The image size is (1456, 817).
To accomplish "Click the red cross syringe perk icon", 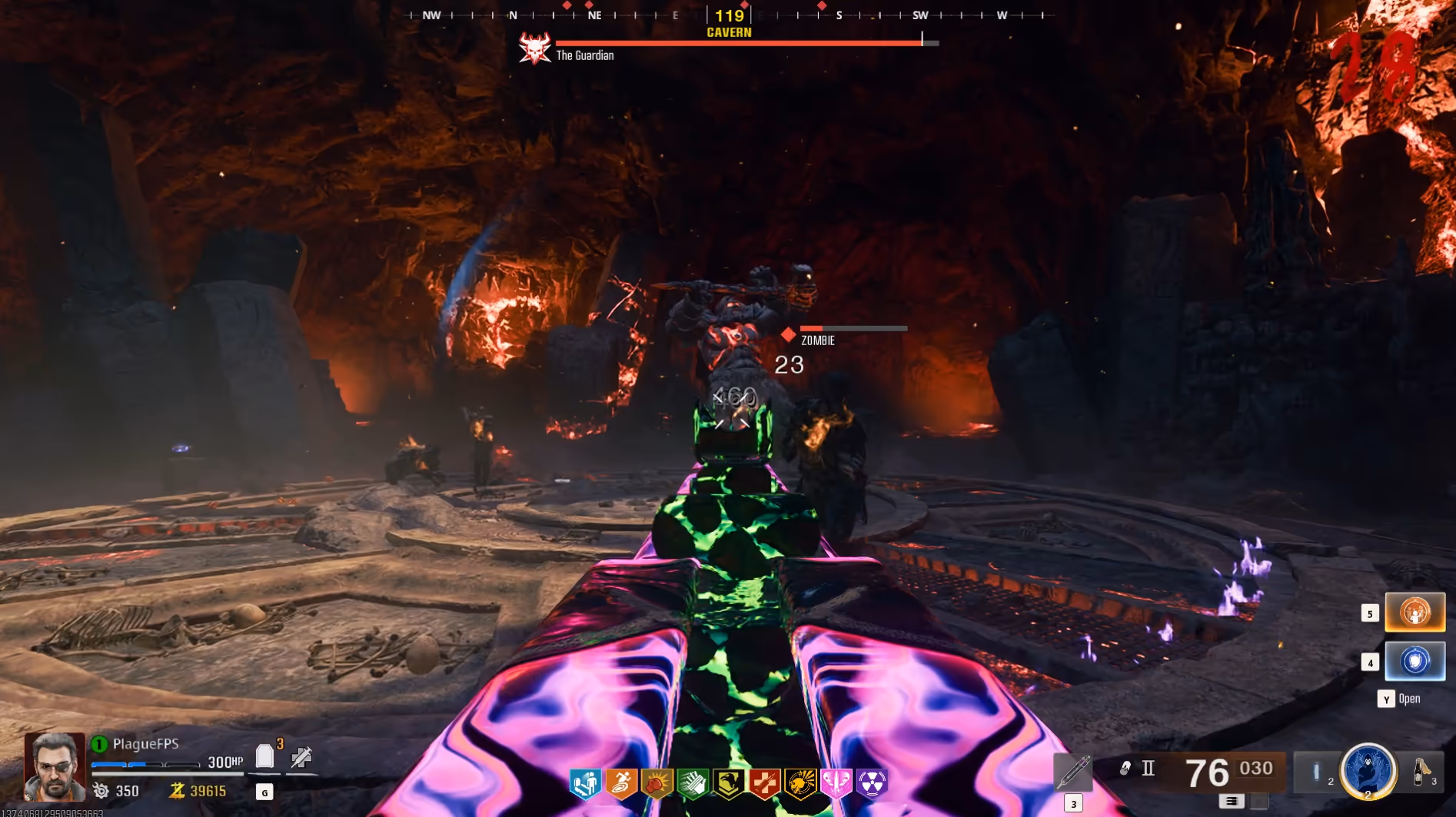I will point(764,783).
